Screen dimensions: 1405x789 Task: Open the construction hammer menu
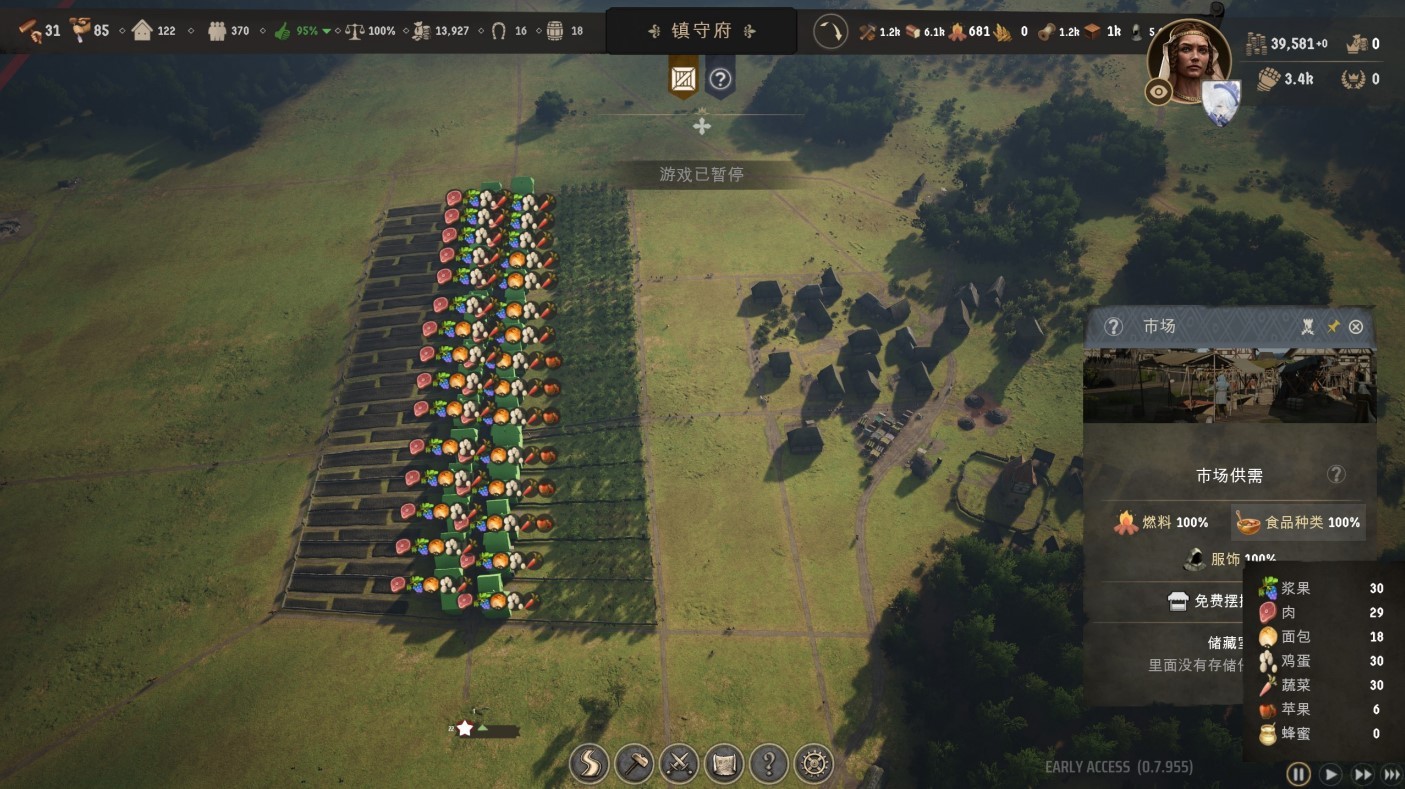pos(635,765)
